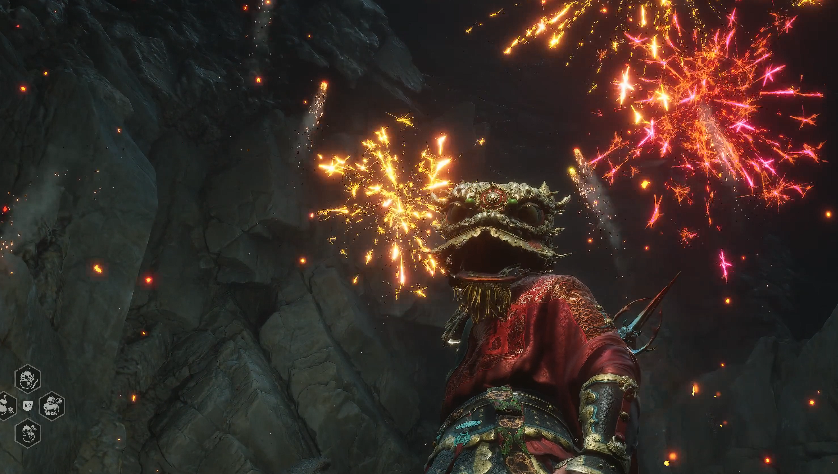Viewport: 838px width, 474px height.
Task: Select the hexagon icon showing figure with staff
Action: point(27,379)
